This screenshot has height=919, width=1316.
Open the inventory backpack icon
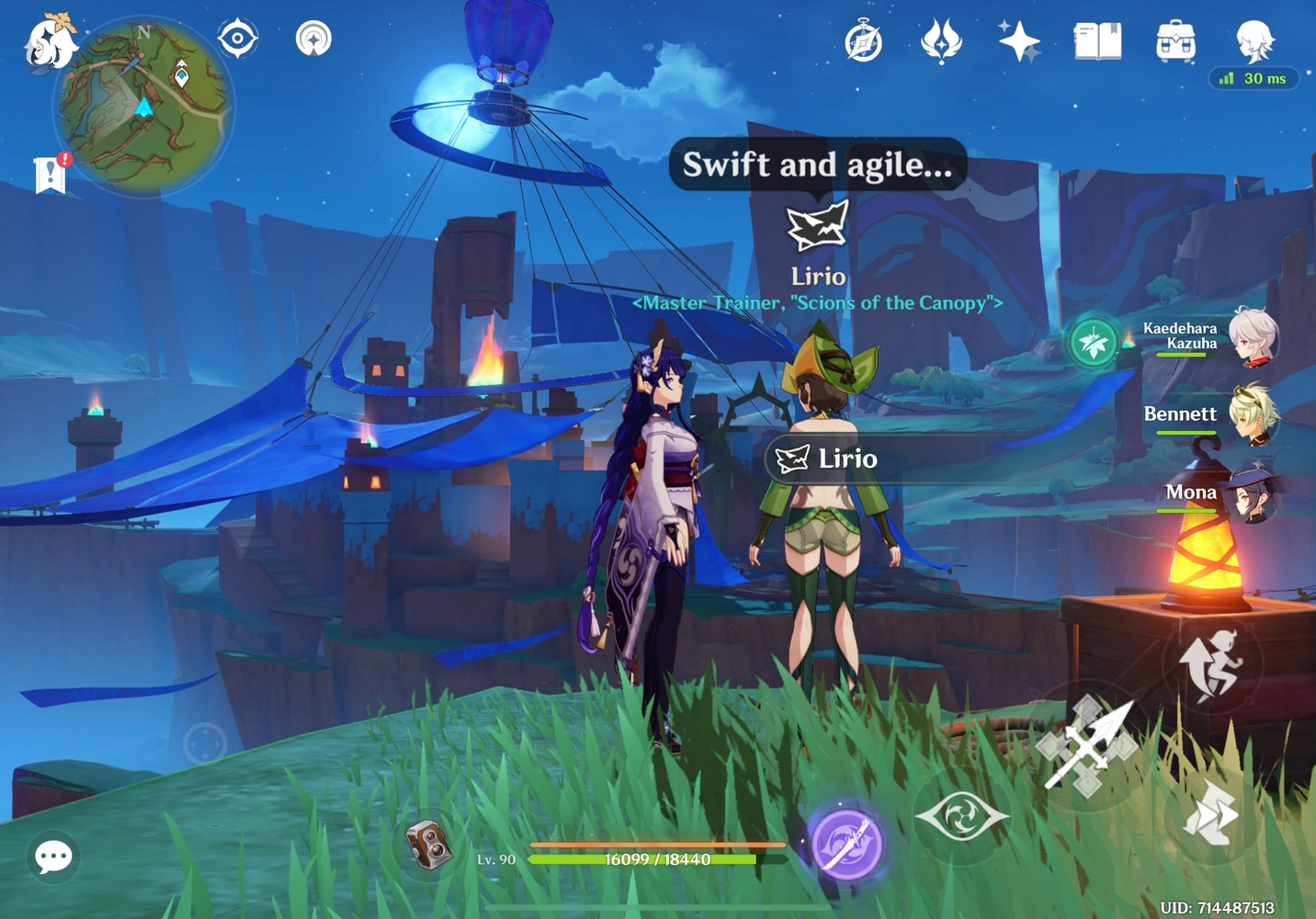[1174, 40]
